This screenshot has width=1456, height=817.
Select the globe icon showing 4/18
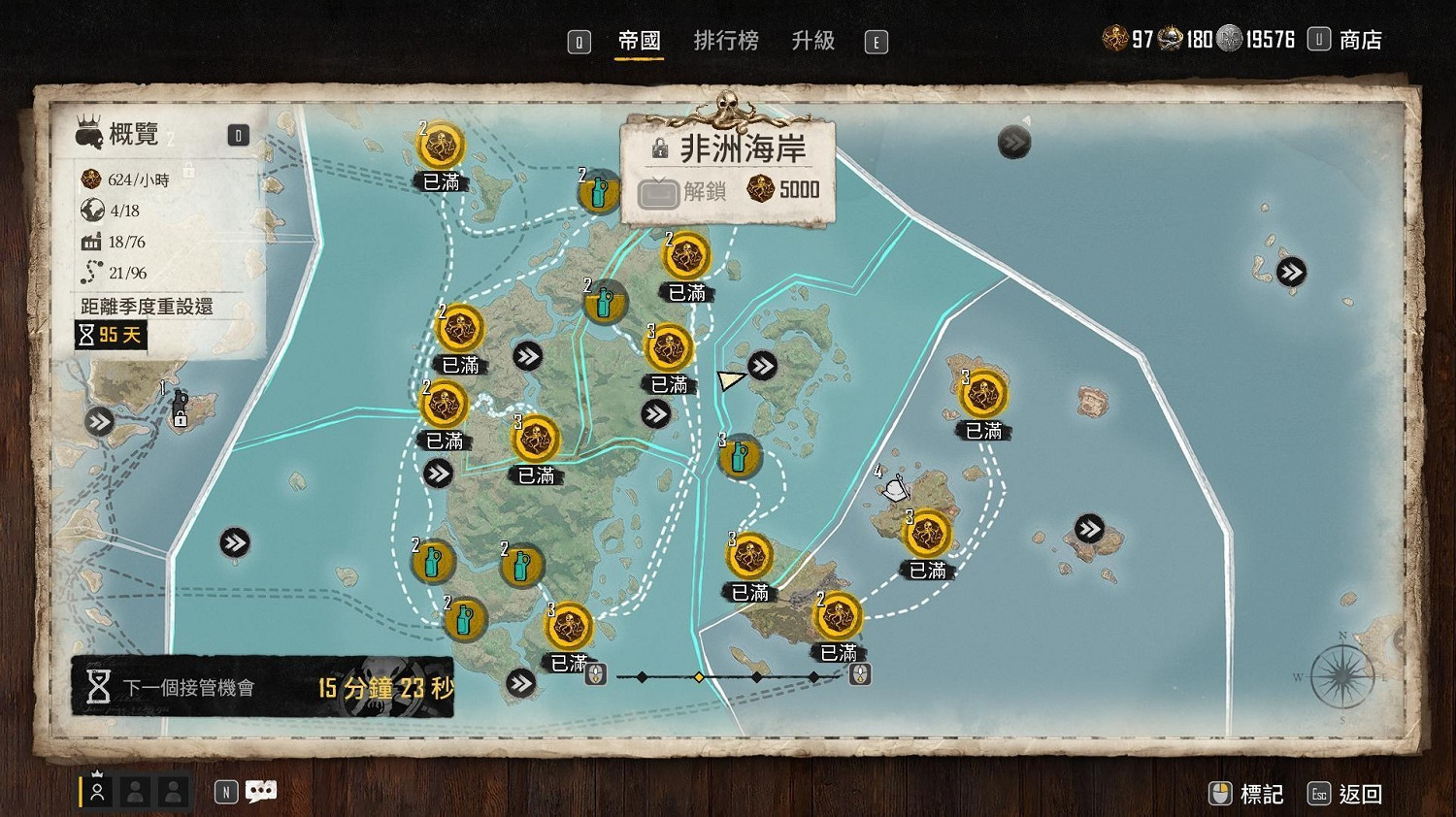point(91,210)
